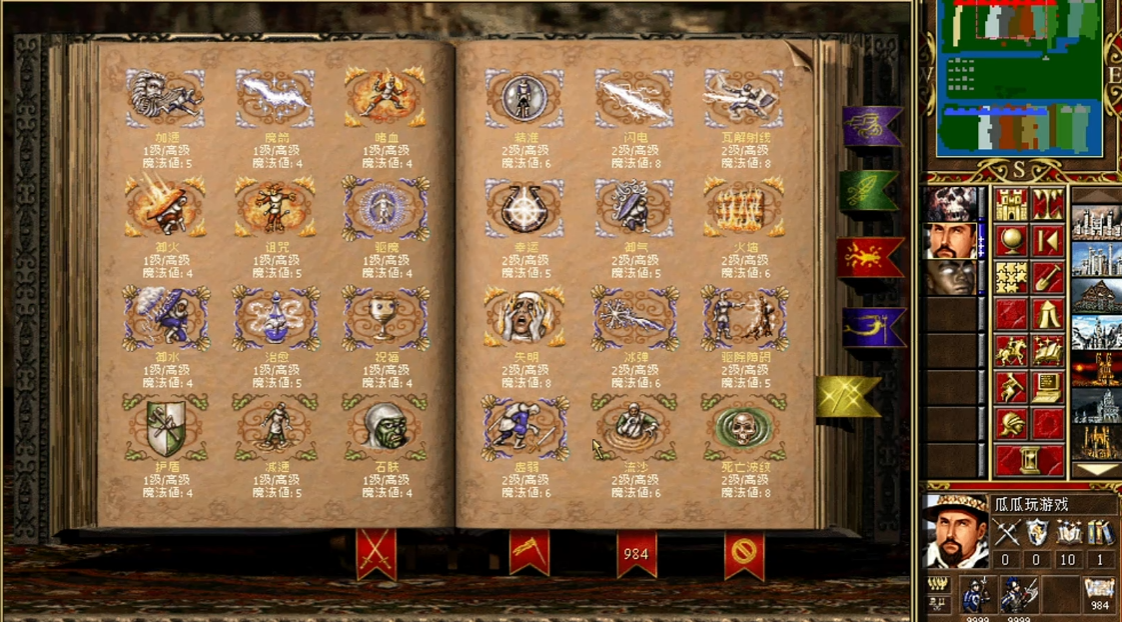This screenshot has height=622, width=1122.
Task: Turn the page at the top-right corner
Action: [797, 53]
